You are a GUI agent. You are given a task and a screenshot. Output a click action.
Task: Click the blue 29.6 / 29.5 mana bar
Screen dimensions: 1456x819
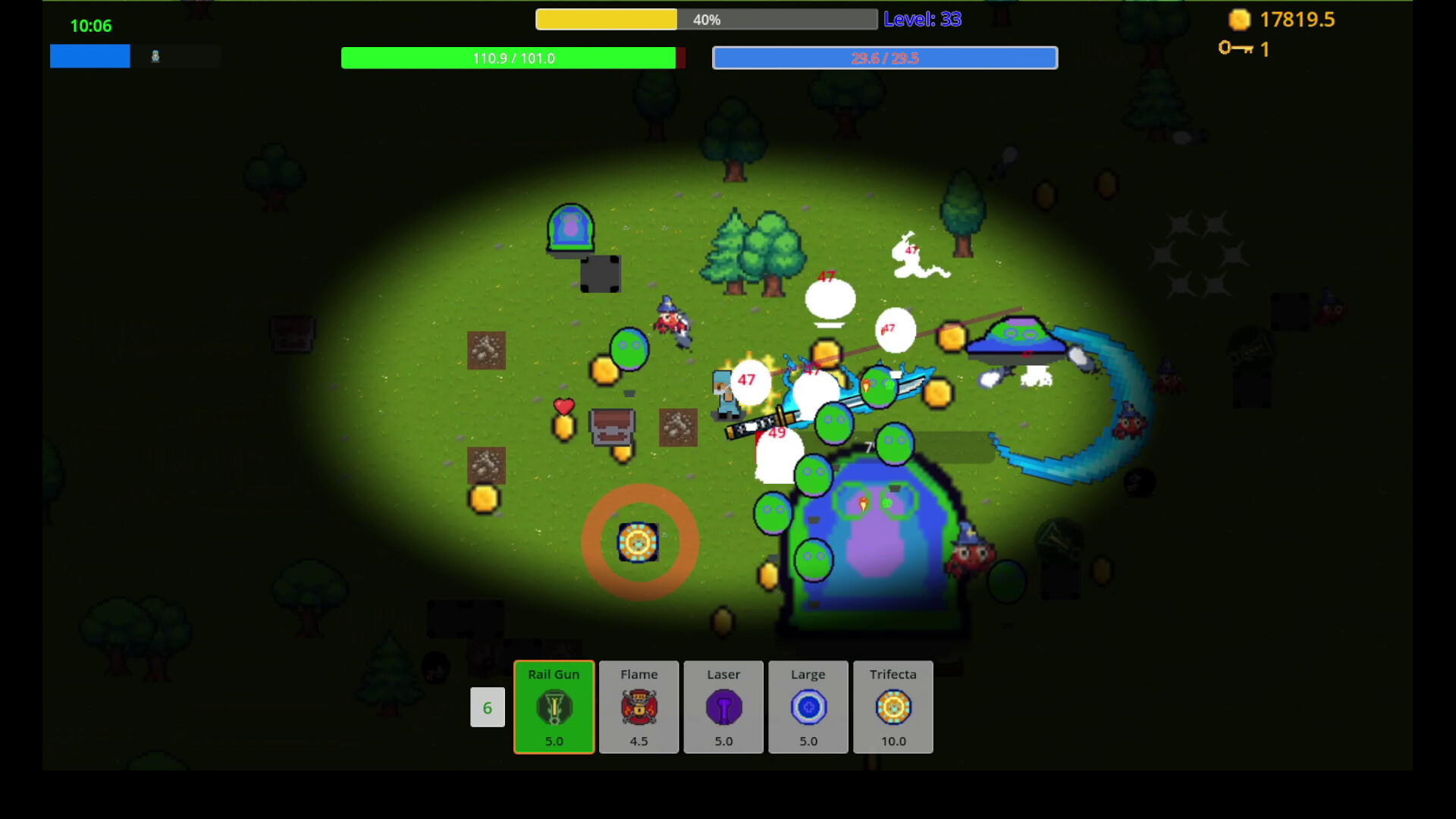click(x=884, y=57)
